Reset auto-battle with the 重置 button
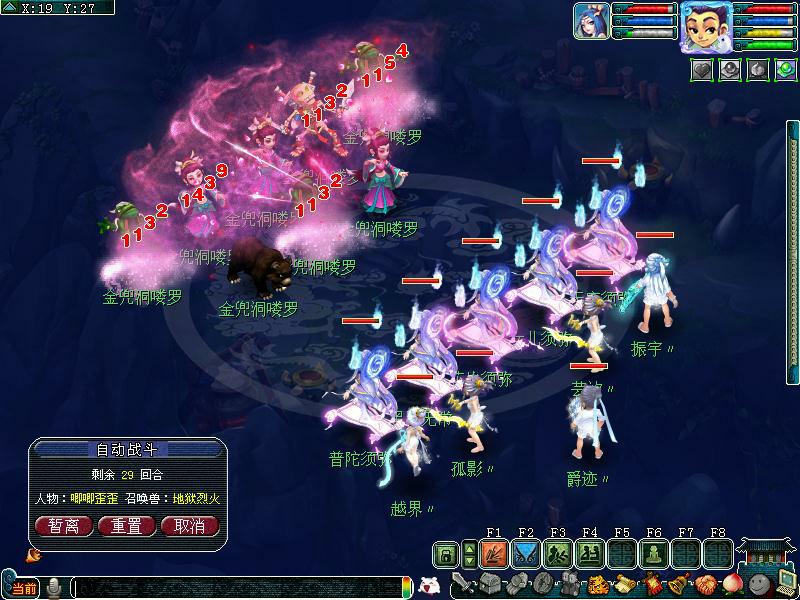The height and width of the screenshot is (600, 800). click(126, 526)
